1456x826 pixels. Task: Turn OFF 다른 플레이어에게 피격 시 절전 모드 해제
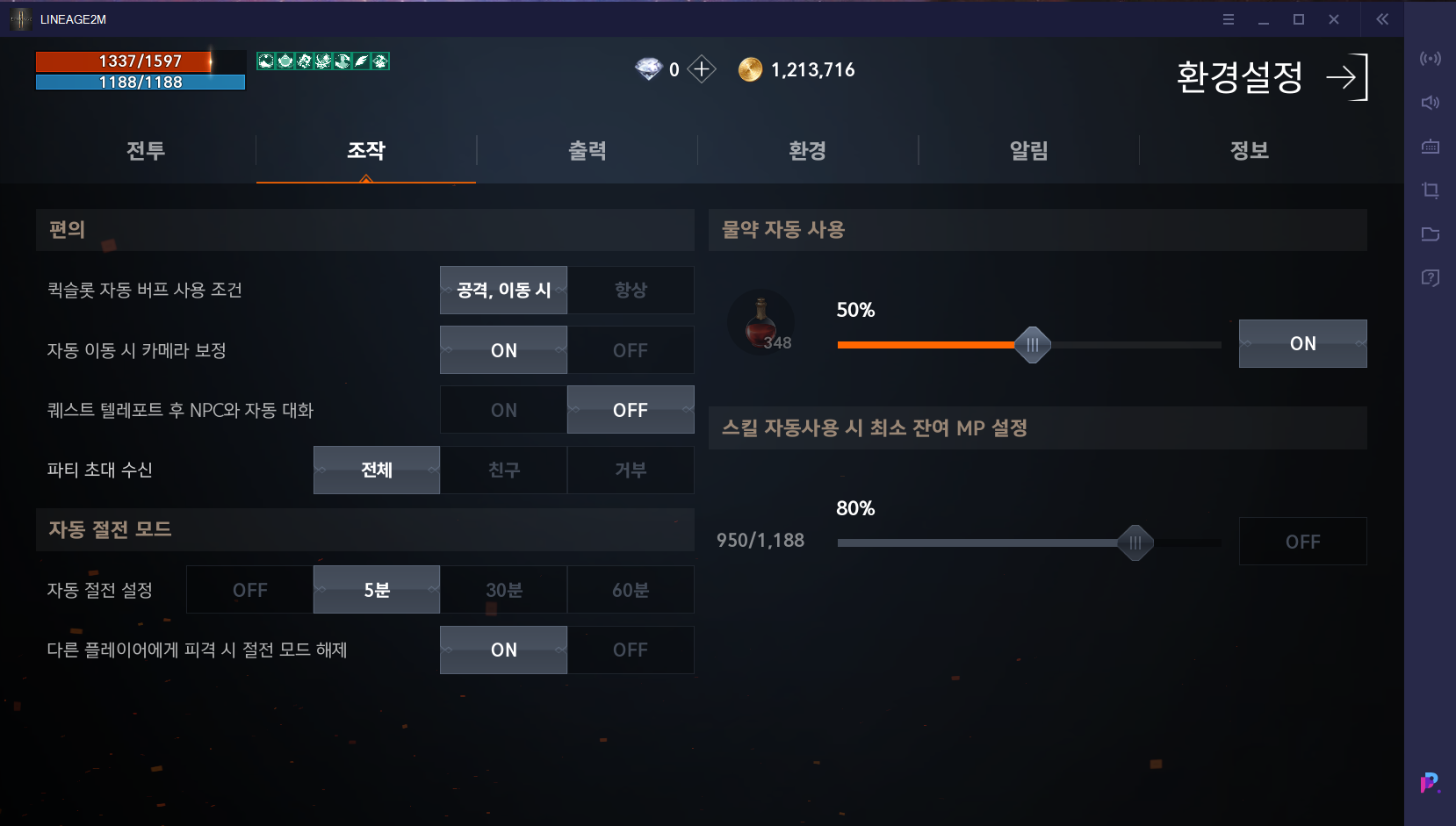[x=630, y=650]
